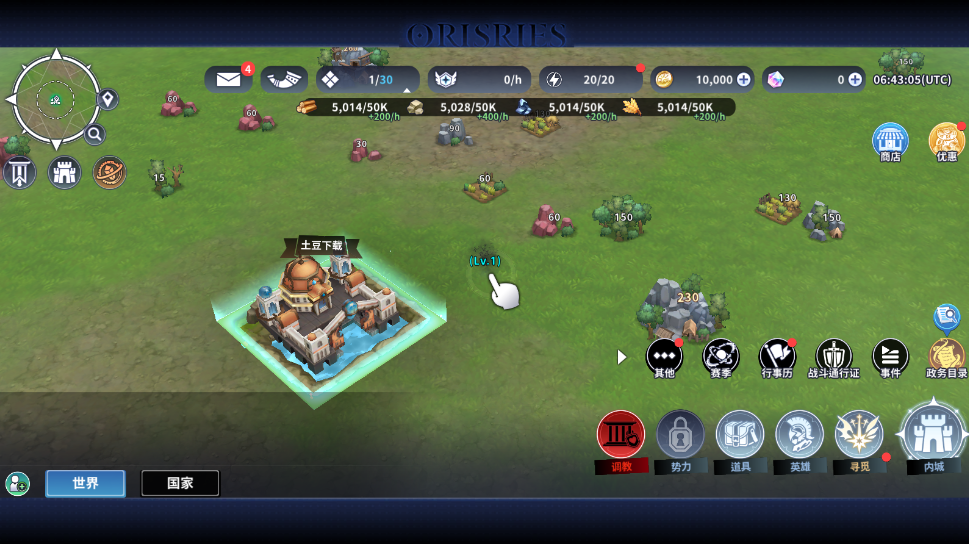
Task: Open the 其他 (other) menu
Action: (x=664, y=356)
